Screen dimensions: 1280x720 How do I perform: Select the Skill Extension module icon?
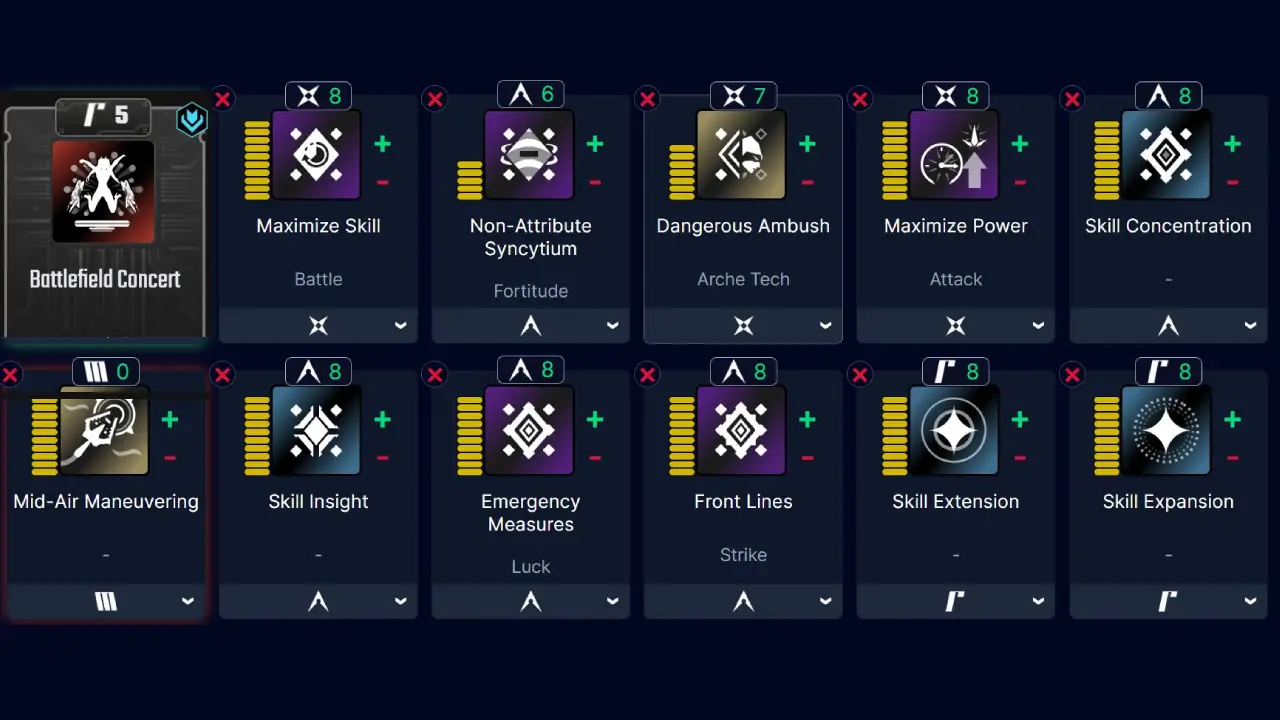point(955,431)
